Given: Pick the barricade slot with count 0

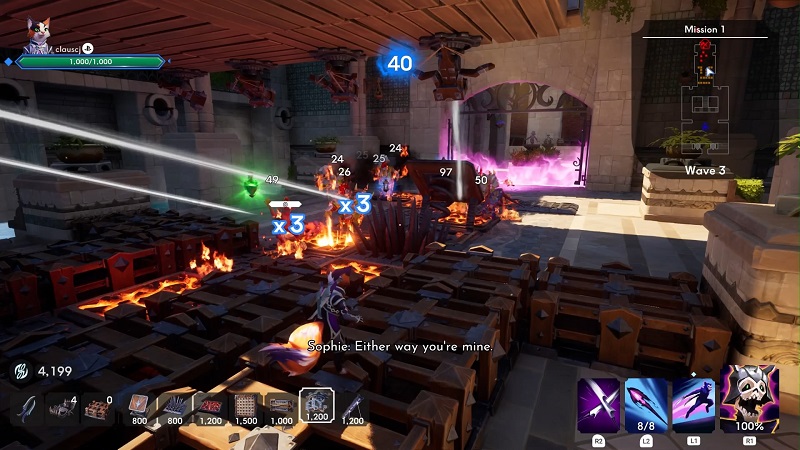Looking at the screenshot, I should [x=96, y=407].
